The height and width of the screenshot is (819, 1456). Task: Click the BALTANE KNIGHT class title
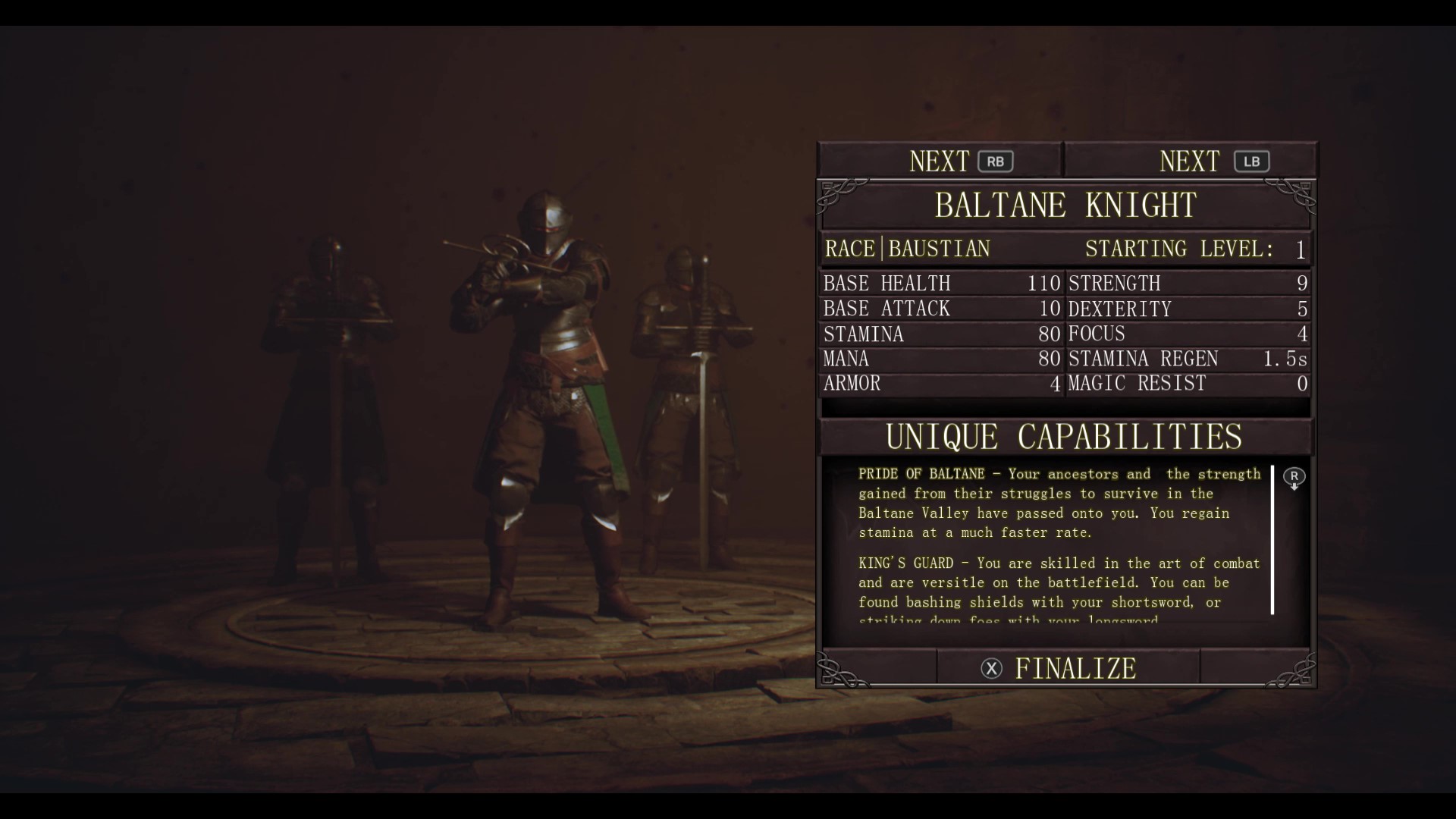(1065, 205)
